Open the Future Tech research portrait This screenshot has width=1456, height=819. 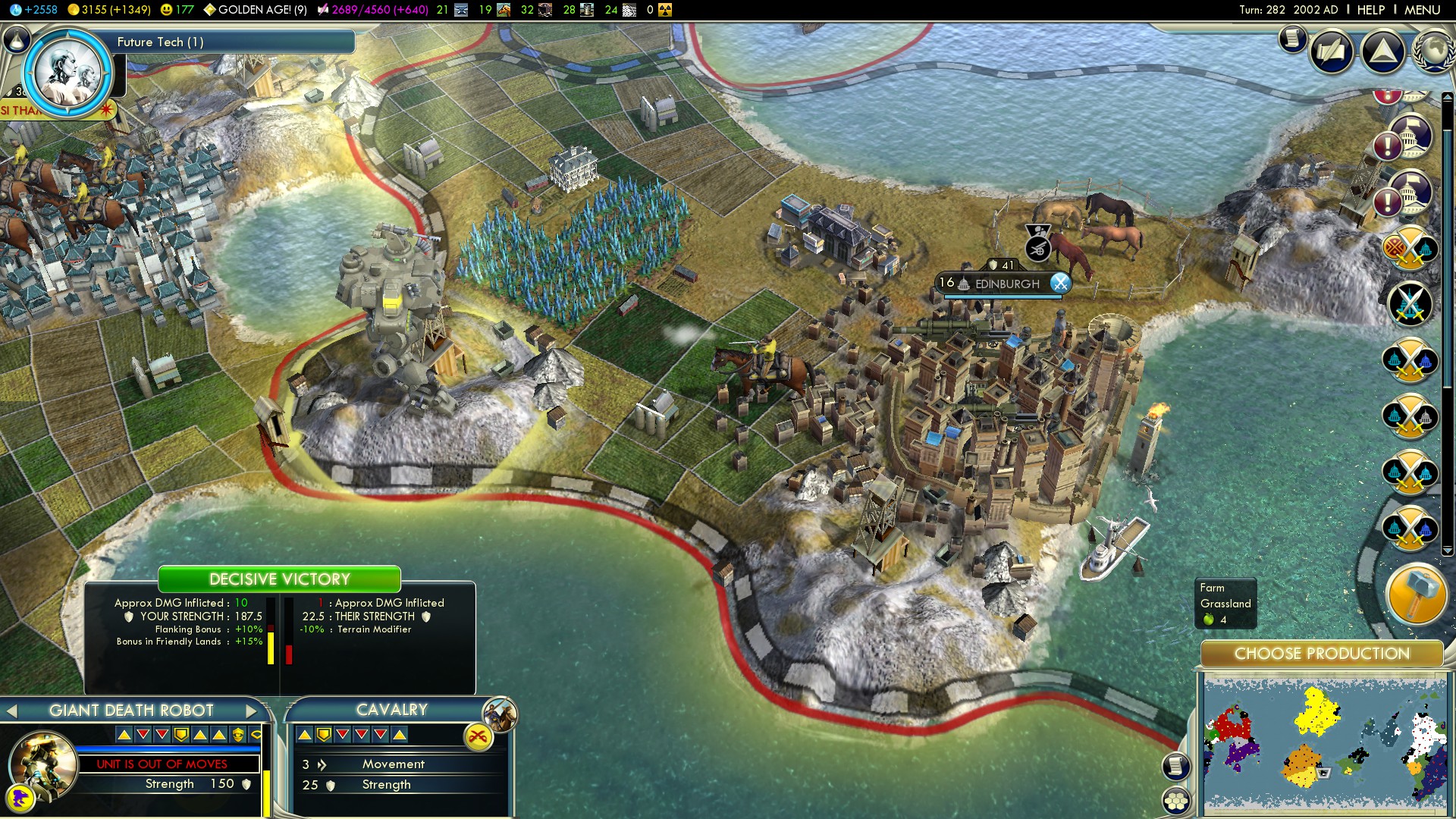(x=68, y=72)
